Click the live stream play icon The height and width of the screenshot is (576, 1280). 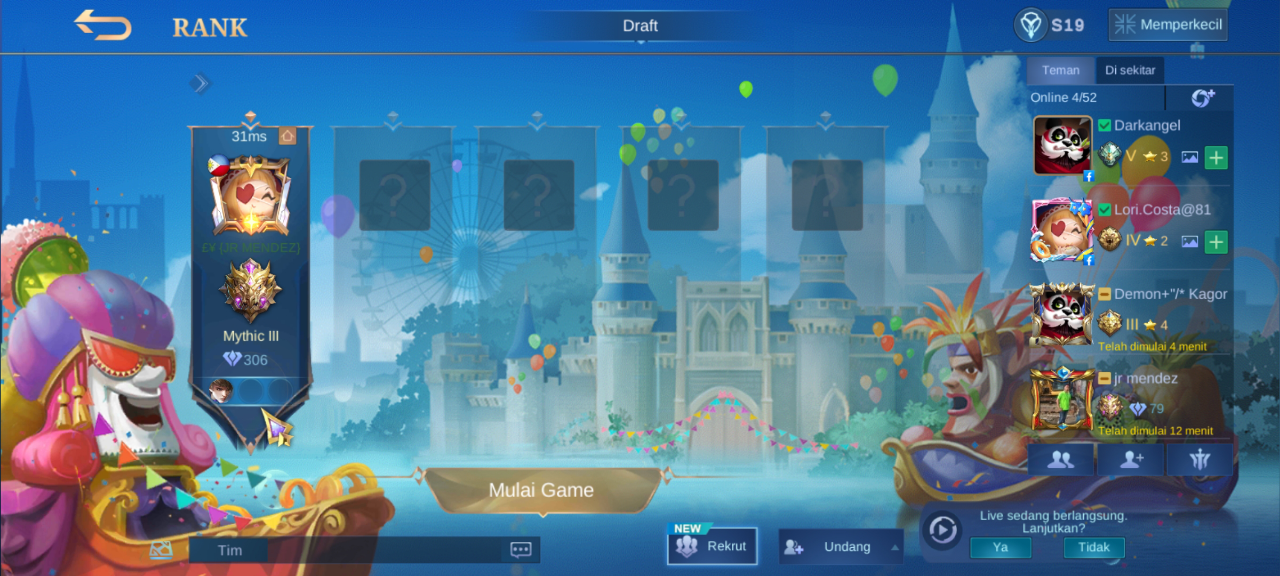coord(942,530)
